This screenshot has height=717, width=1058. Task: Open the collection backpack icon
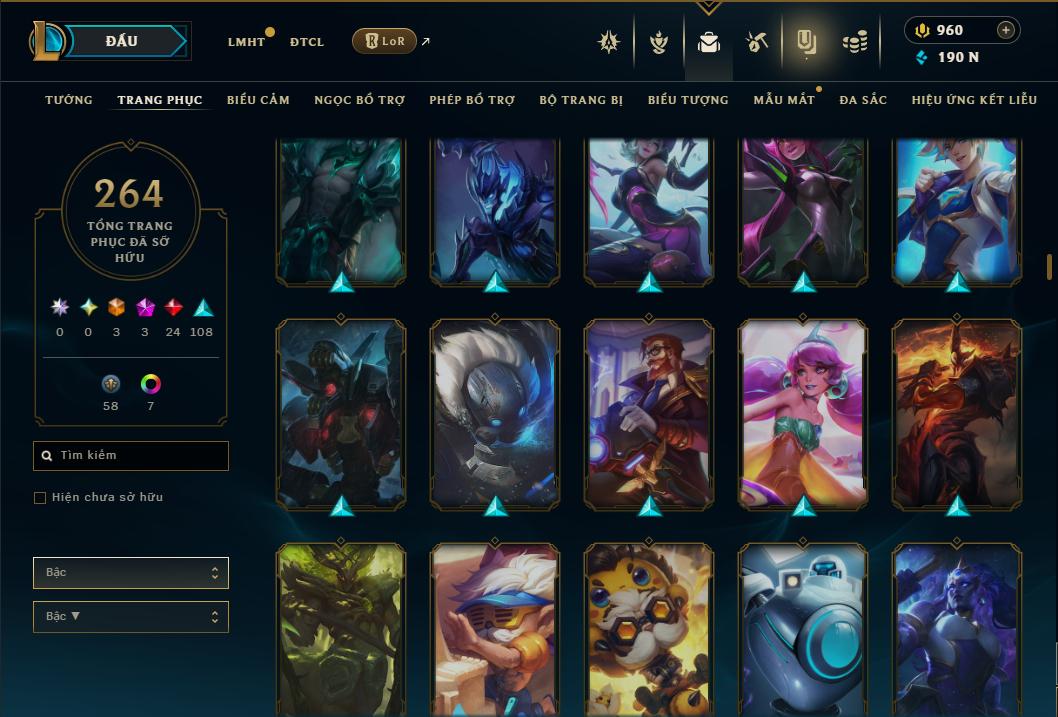[x=709, y=42]
